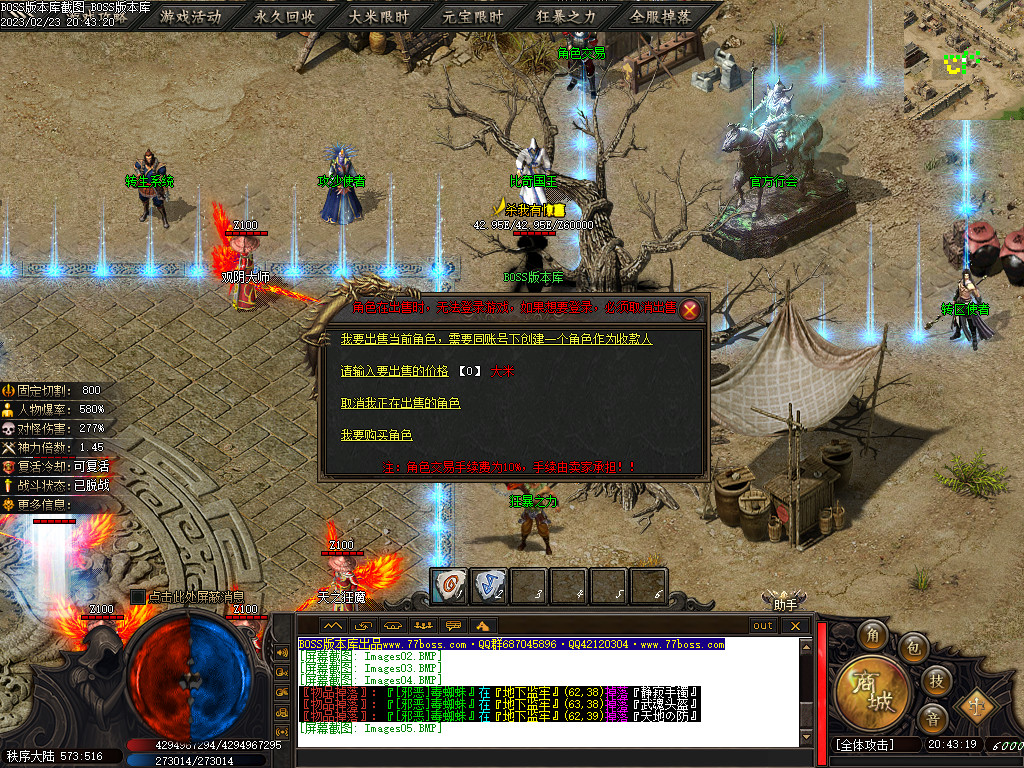Show the 全服掉落 drop list
This screenshot has height=768, width=1024.
click(x=661, y=16)
